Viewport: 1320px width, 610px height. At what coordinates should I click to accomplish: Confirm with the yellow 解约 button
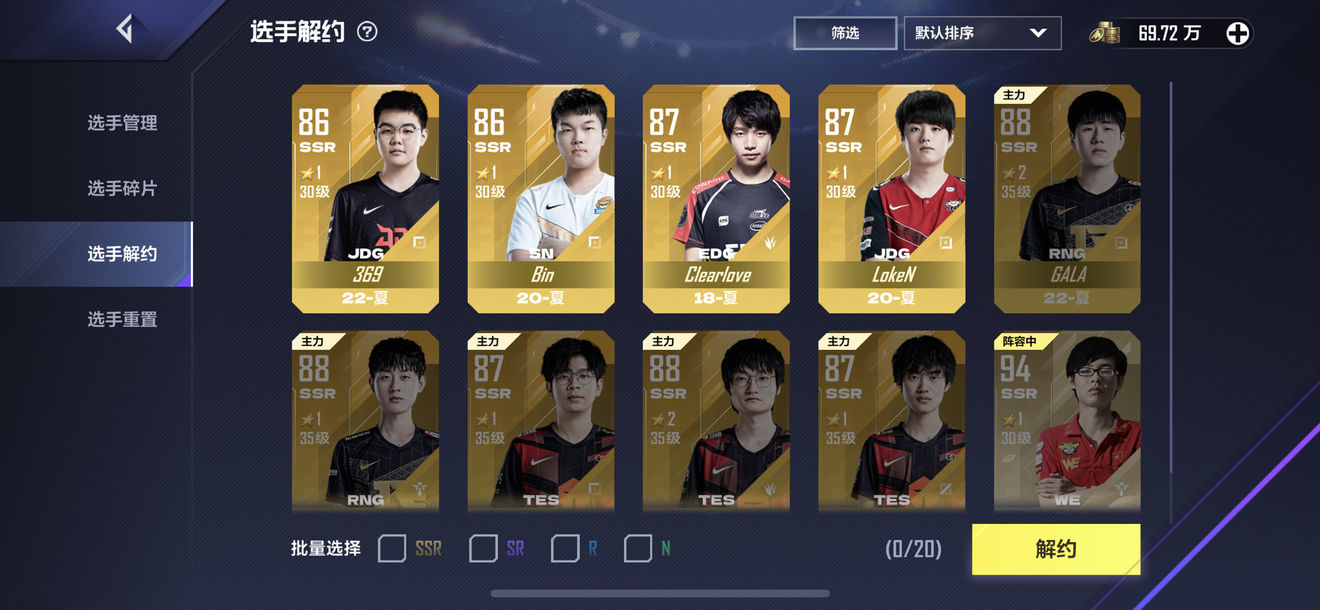pos(1055,549)
